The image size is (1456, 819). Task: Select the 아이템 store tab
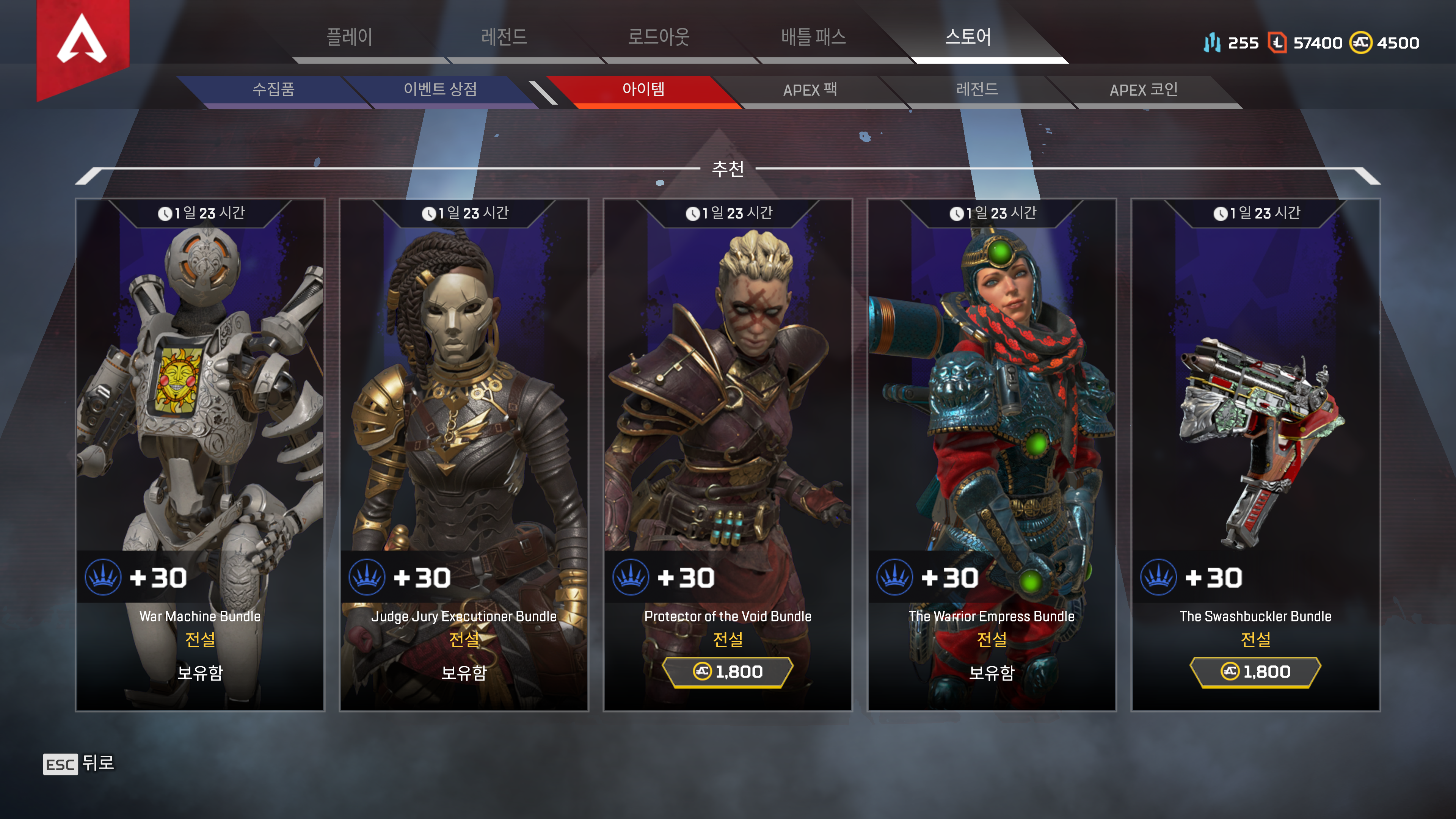click(643, 89)
